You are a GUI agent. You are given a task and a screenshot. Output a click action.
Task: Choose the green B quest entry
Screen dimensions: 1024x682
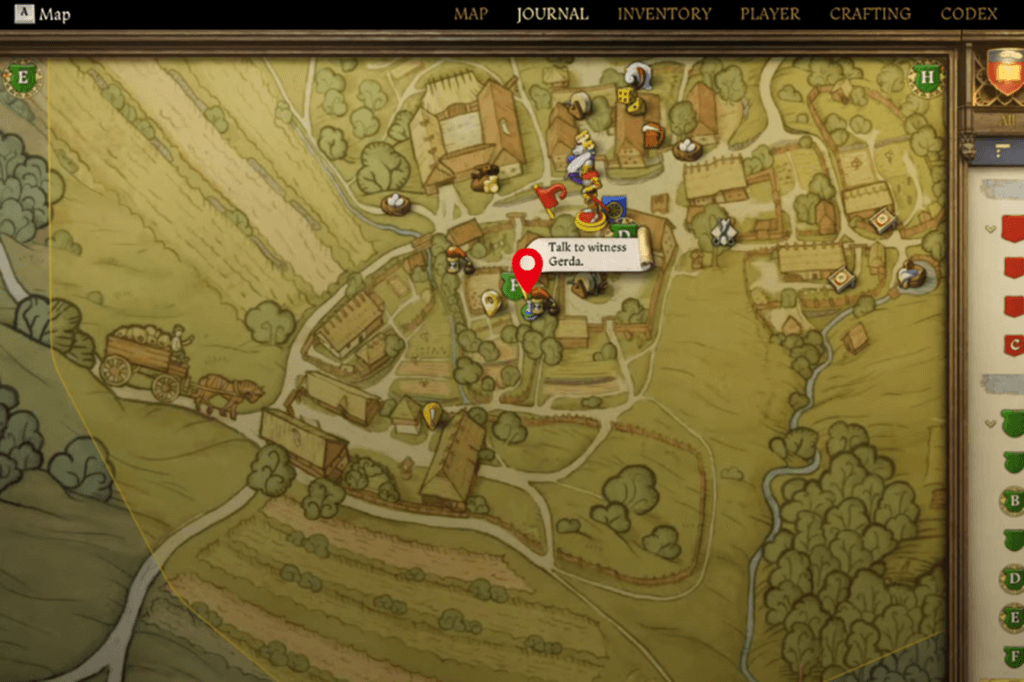pos(1012,501)
